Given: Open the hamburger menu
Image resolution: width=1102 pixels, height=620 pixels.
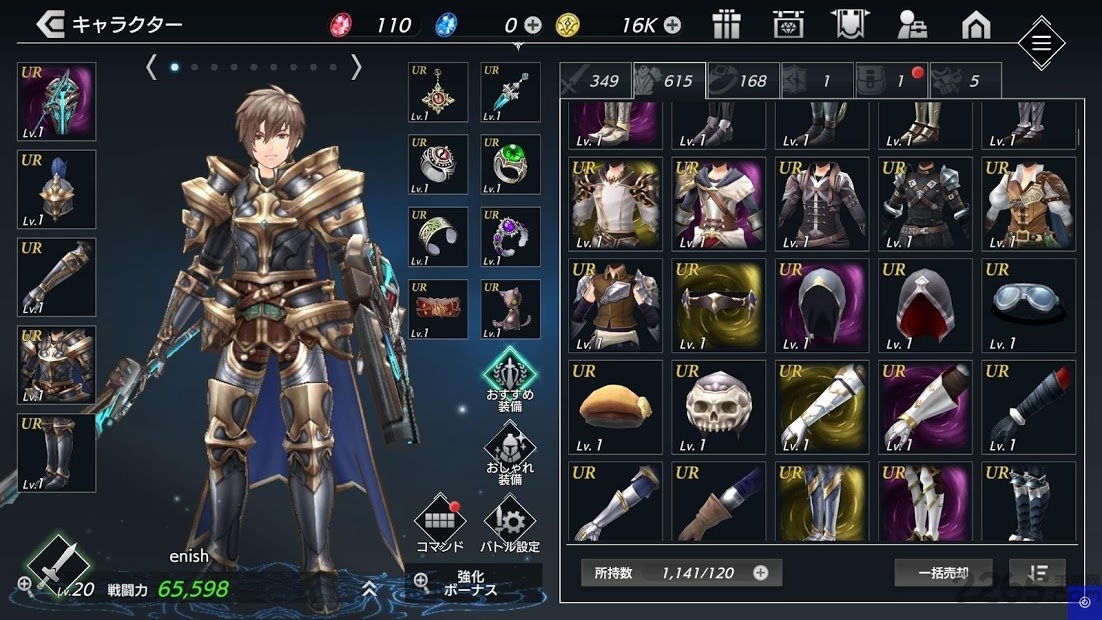Looking at the screenshot, I should 1041,43.
